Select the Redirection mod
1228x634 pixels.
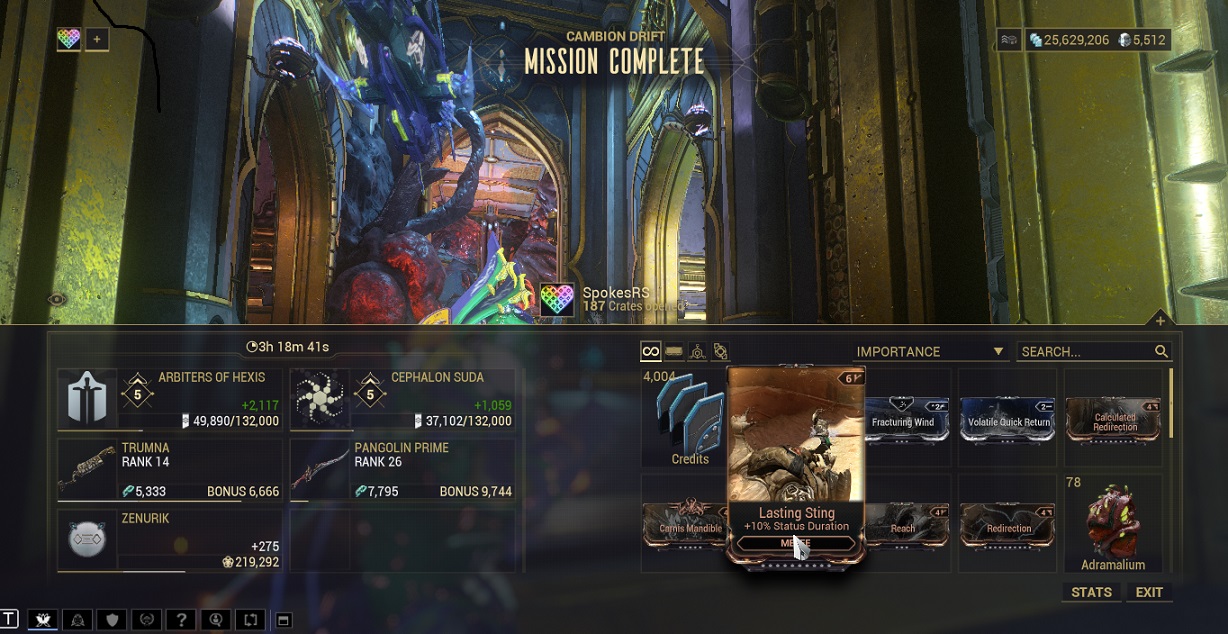pyautogui.click(x=1008, y=524)
